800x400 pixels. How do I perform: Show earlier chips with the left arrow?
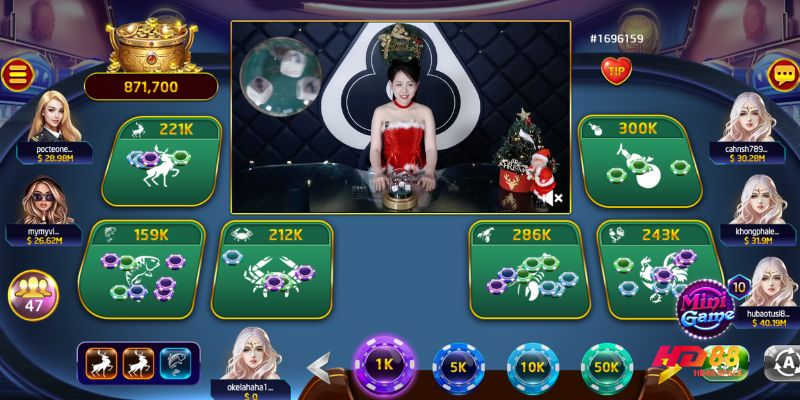coord(318,368)
